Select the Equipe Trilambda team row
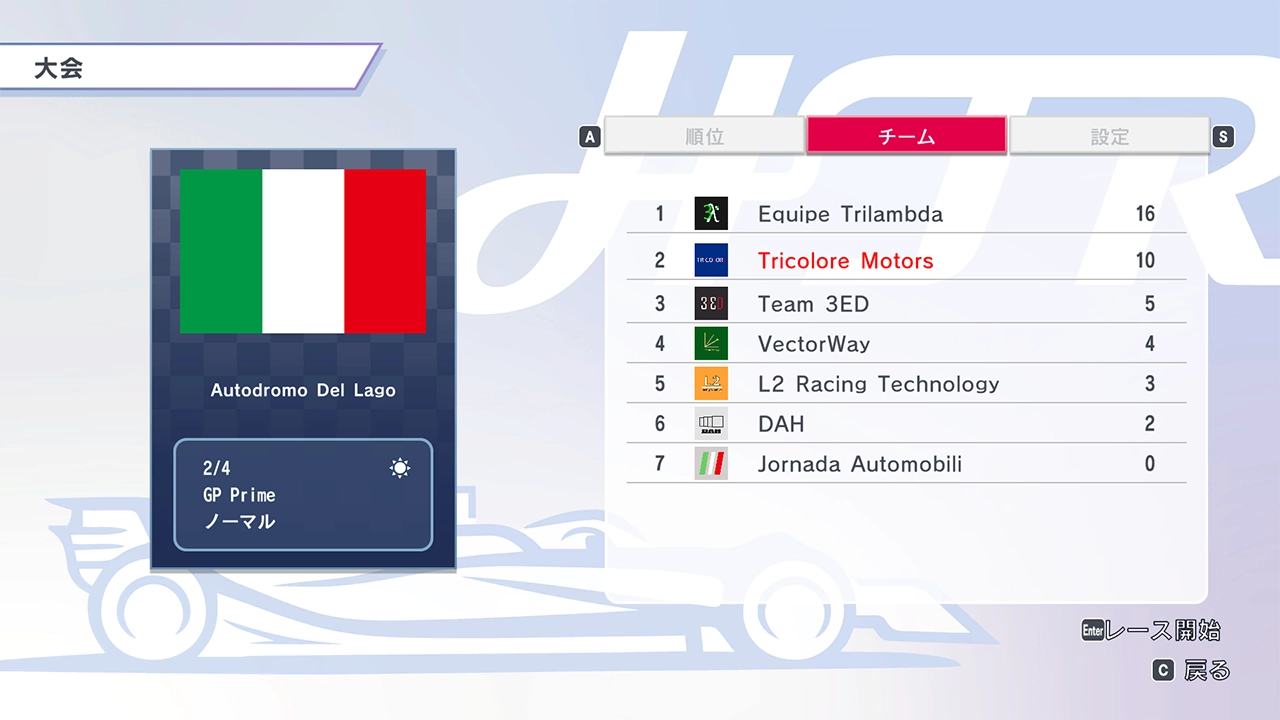The width and height of the screenshot is (1280, 720). tap(906, 214)
